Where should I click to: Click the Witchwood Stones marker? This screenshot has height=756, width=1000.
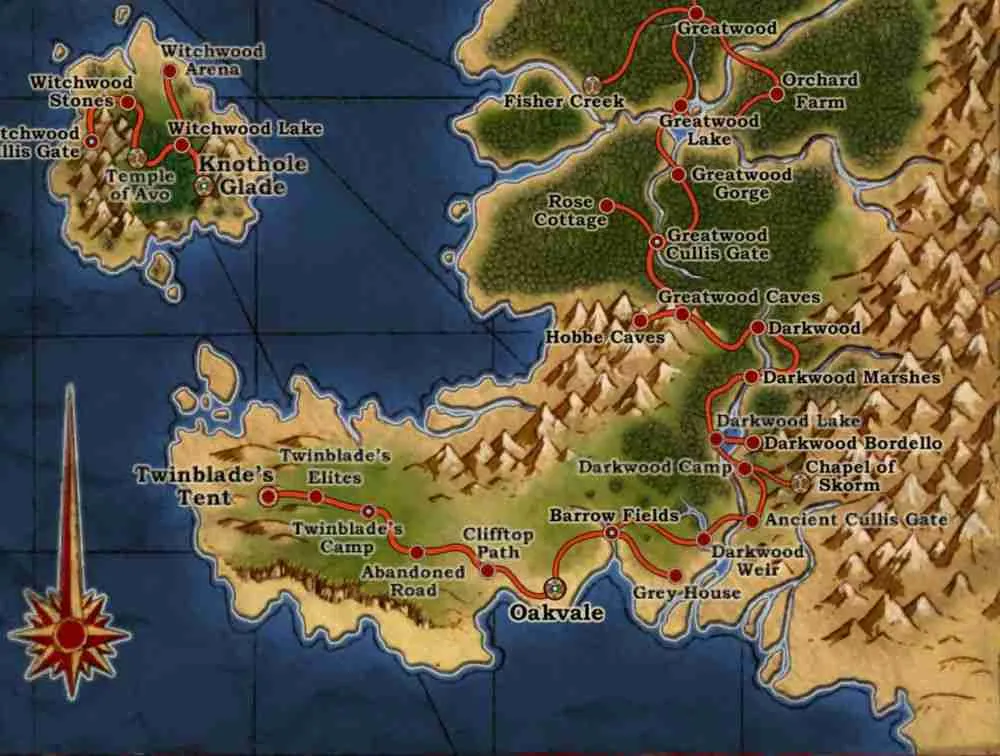click(x=127, y=102)
